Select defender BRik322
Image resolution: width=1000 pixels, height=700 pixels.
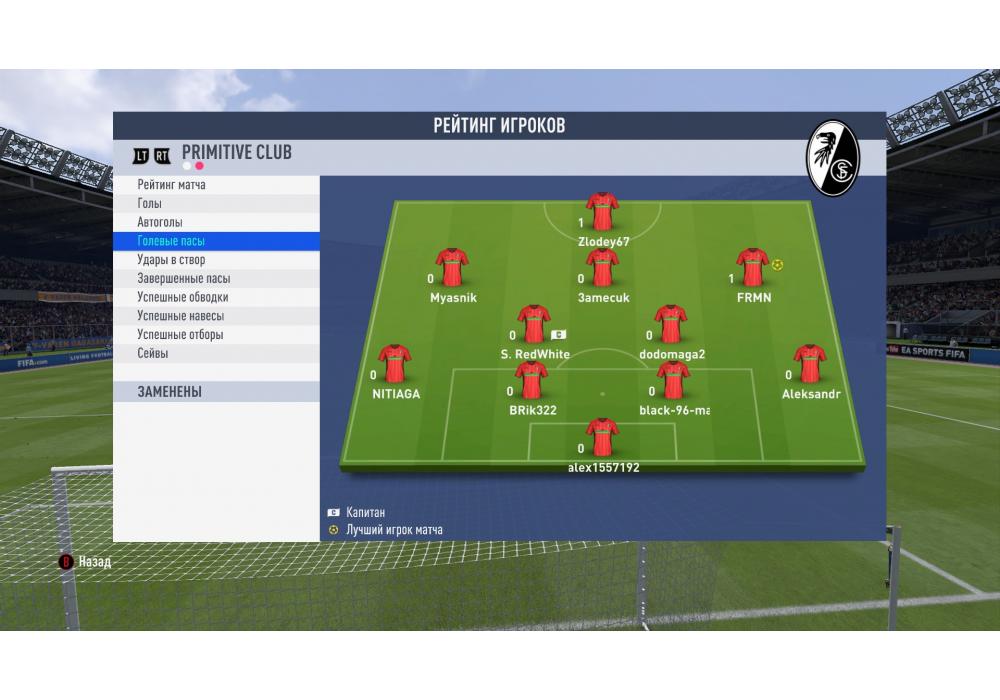[x=531, y=381]
